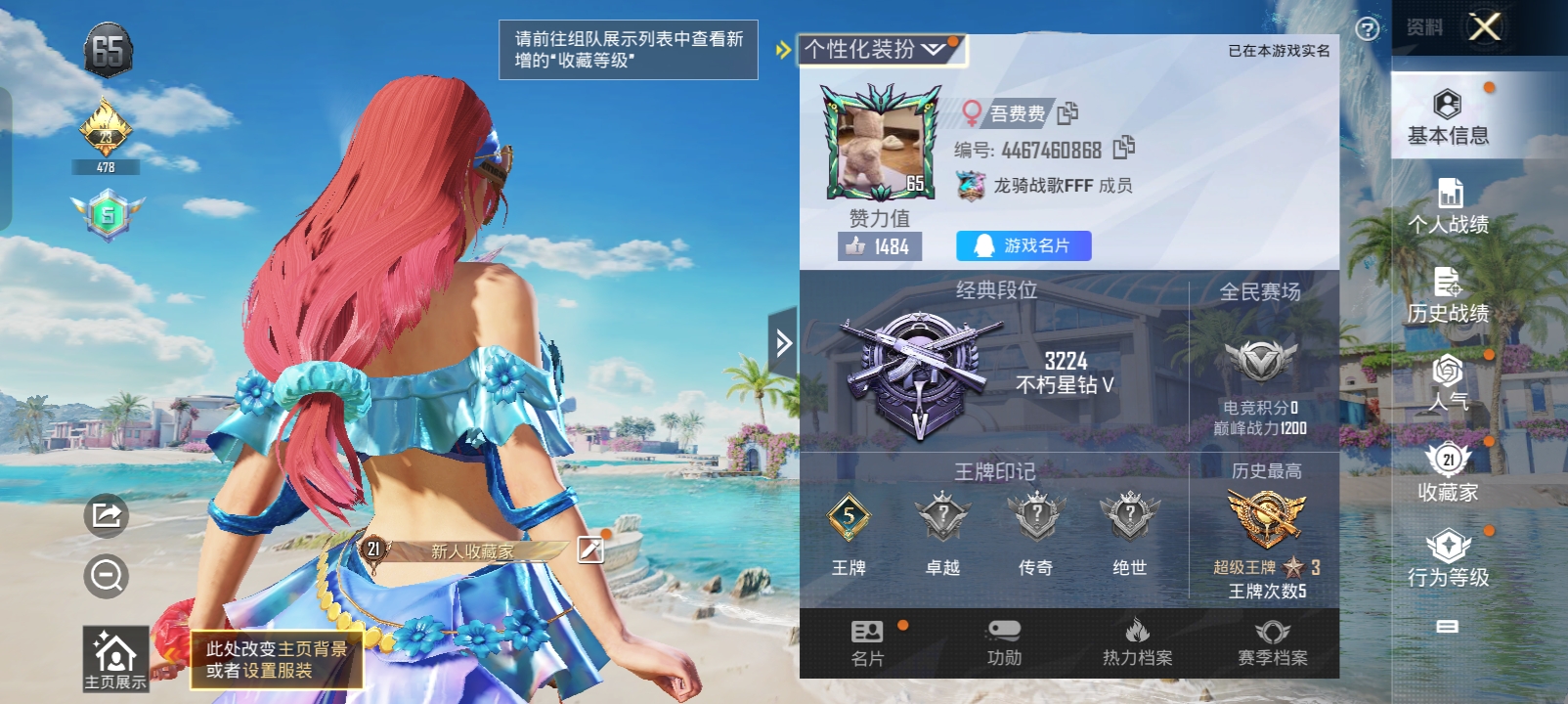Viewport: 1568px width, 704px height.
Task: Copy player name 吾费费 with copy icon
Action: coord(1067,112)
